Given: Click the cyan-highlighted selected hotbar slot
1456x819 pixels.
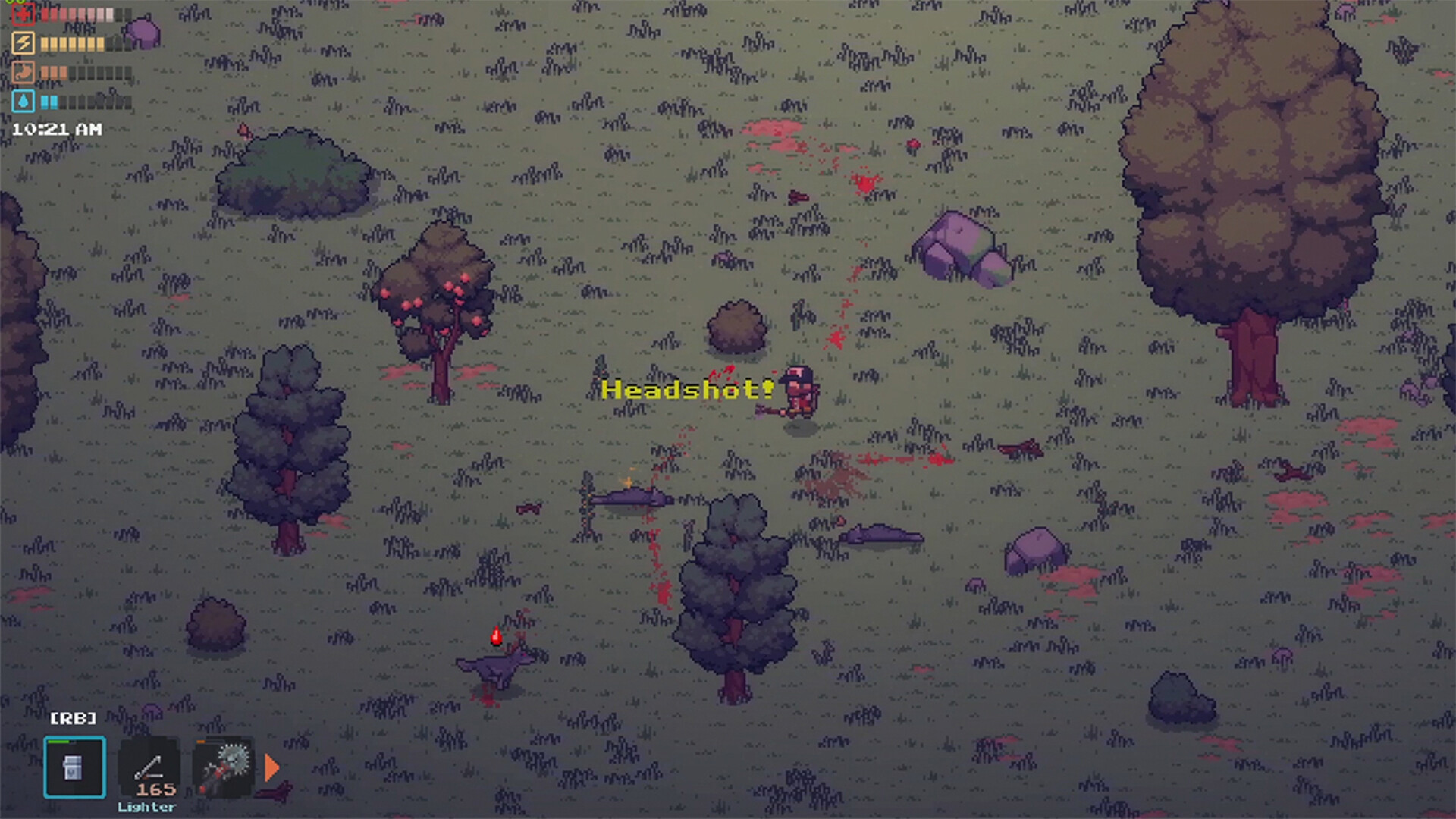Looking at the screenshot, I should point(74,767).
